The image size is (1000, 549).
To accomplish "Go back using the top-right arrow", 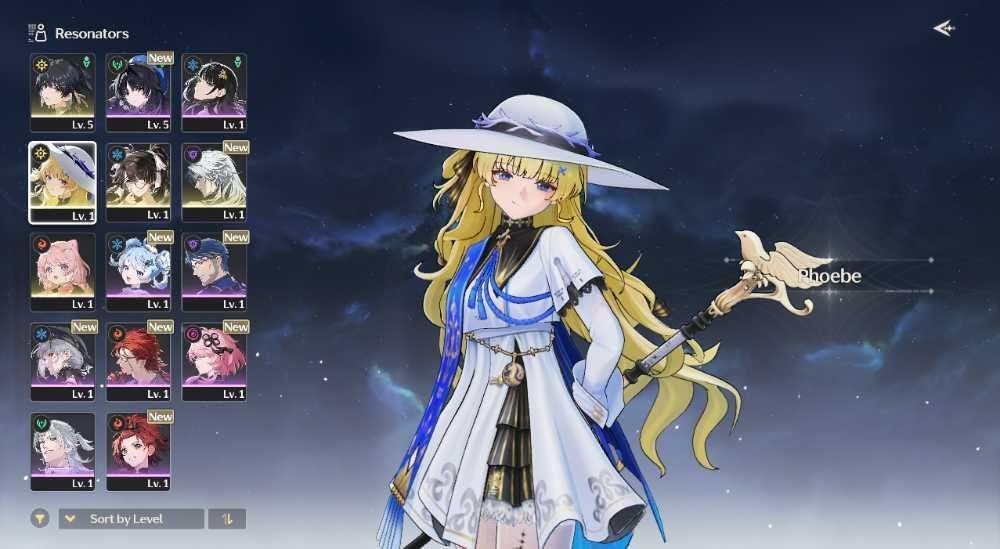I will [x=943, y=28].
